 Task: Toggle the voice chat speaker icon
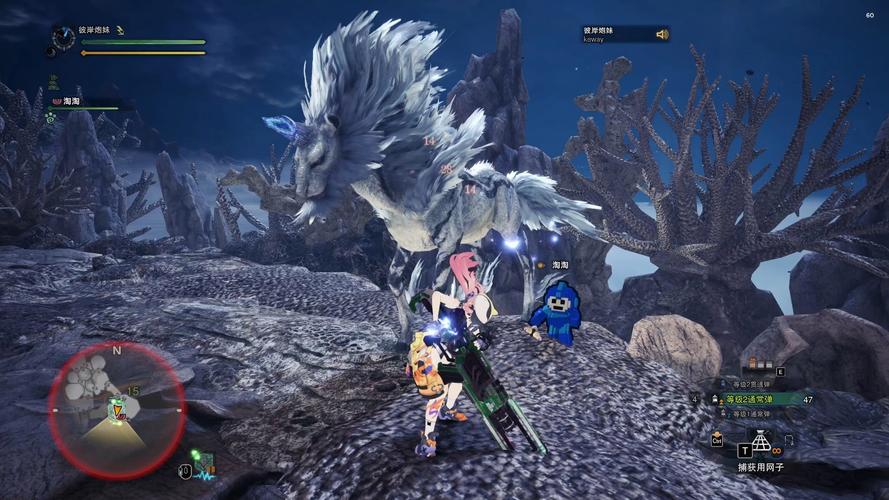pyautogui.click(x=661, y=34)
